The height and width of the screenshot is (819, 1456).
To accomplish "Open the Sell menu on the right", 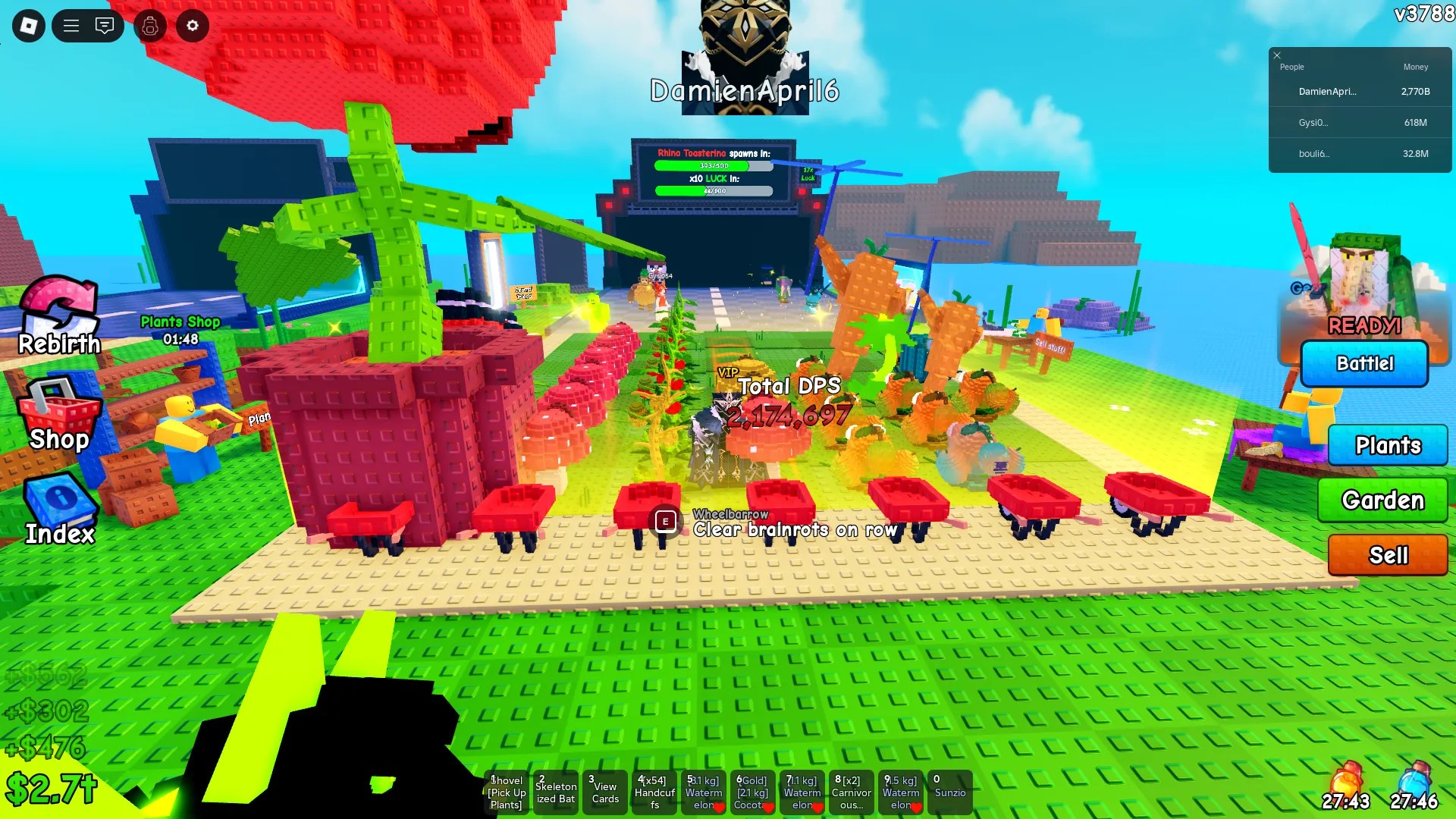I will point(1388,555).
